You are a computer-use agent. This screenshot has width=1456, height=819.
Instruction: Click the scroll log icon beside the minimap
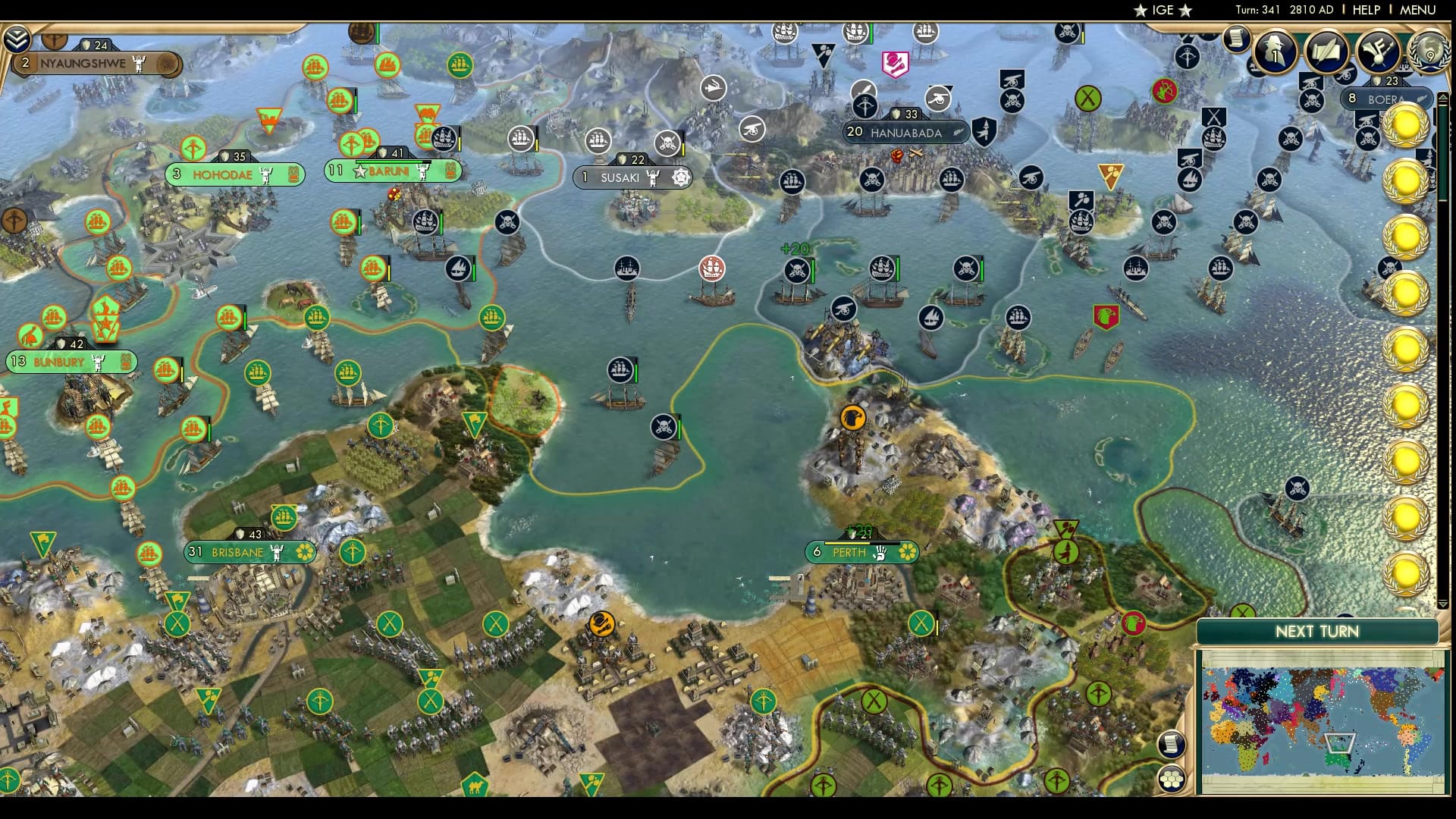point(1172,743)
